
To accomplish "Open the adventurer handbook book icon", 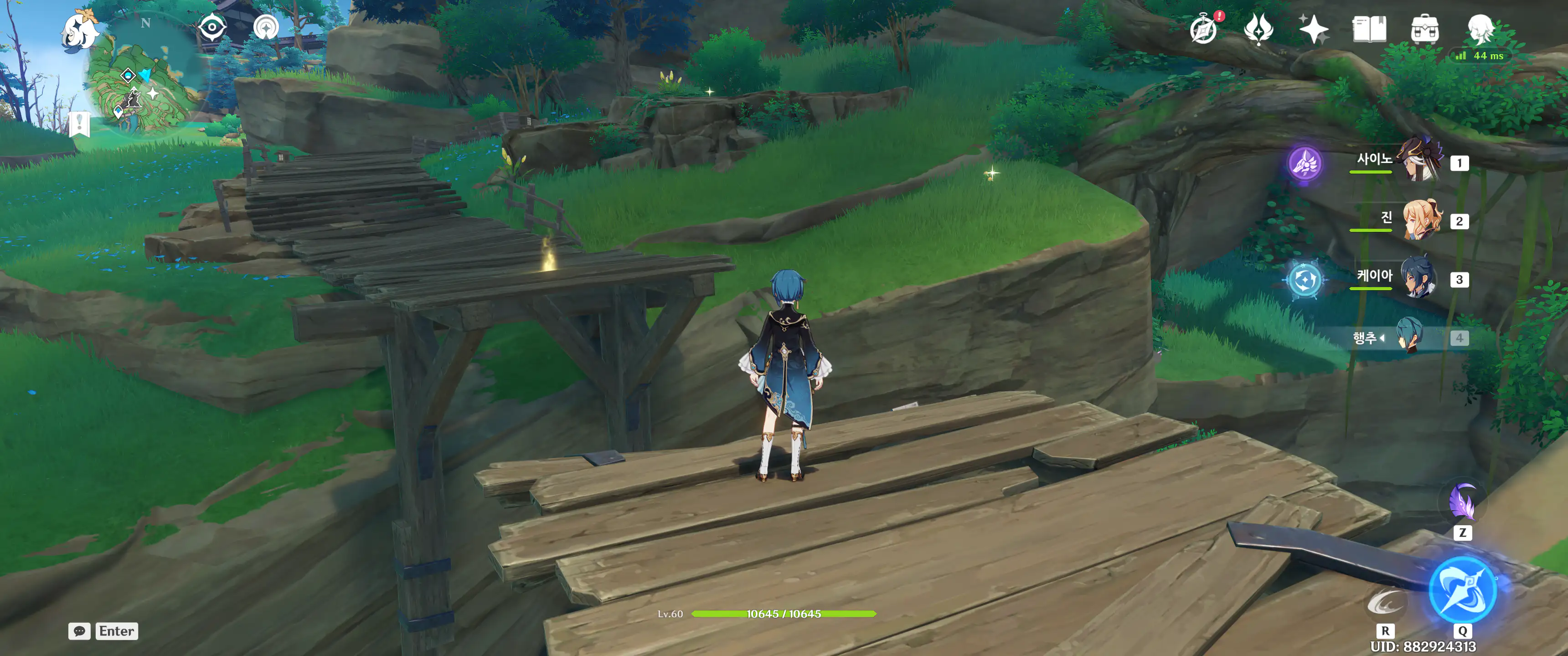I will [x=1369, y=29].
